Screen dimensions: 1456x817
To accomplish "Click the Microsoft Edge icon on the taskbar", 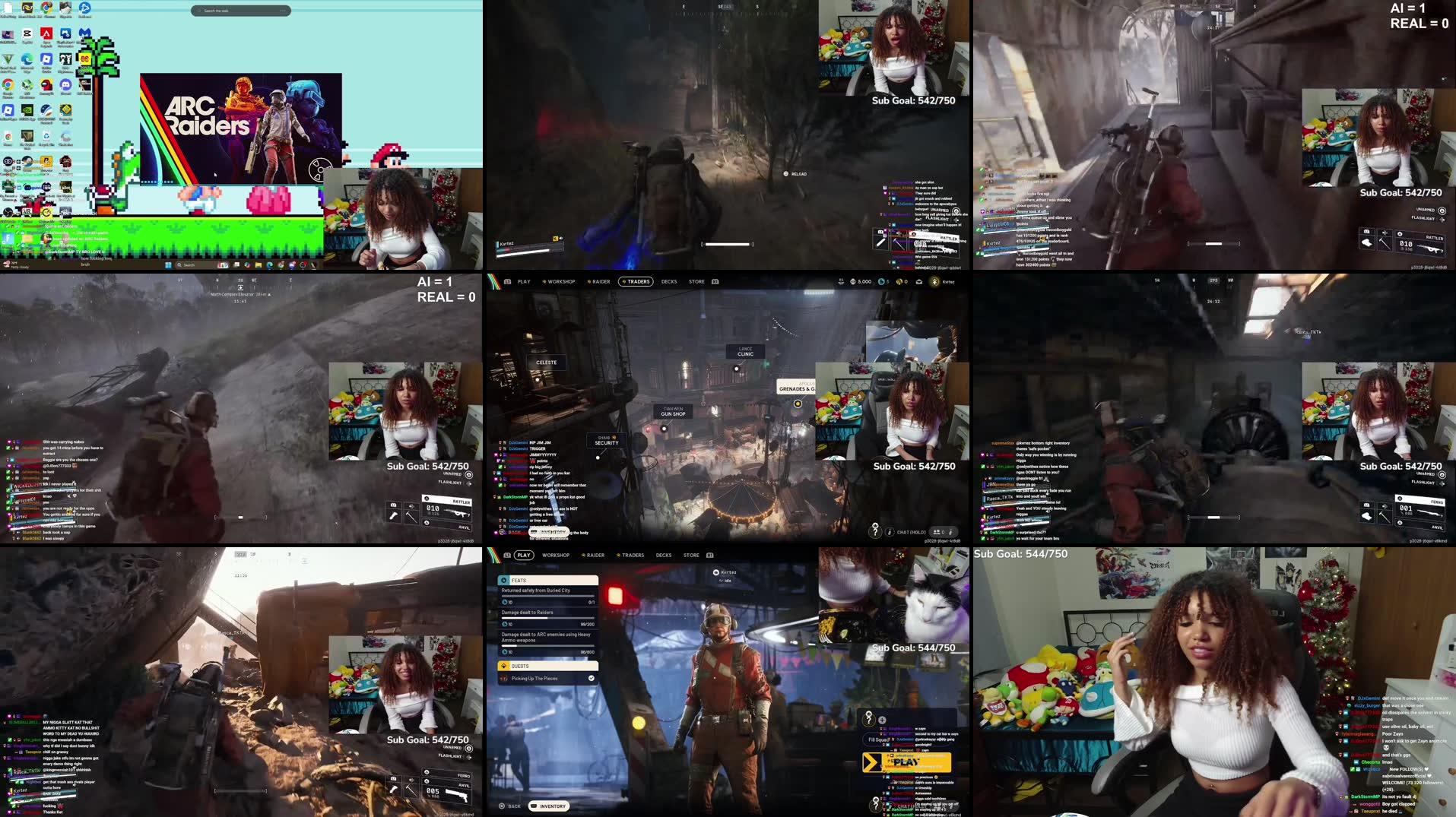I will click(x=269, y=264).
